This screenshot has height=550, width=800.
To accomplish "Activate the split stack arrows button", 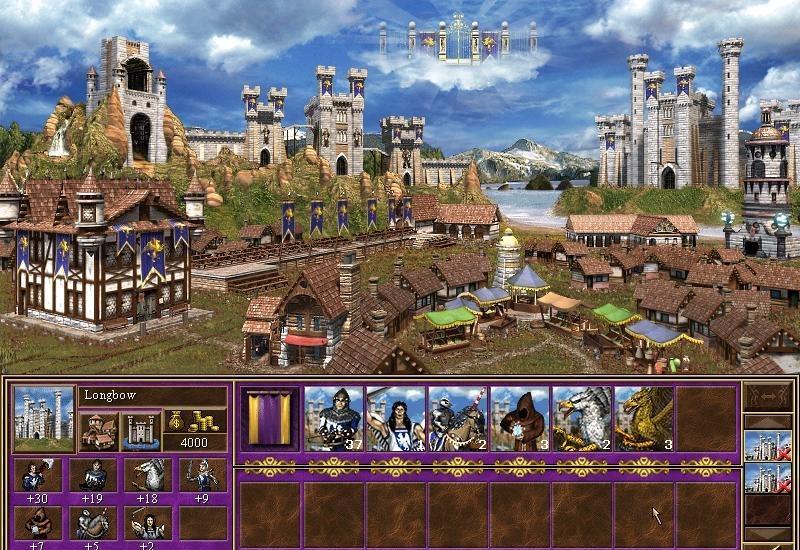I will pyautogui.click(x=768, y=398).
